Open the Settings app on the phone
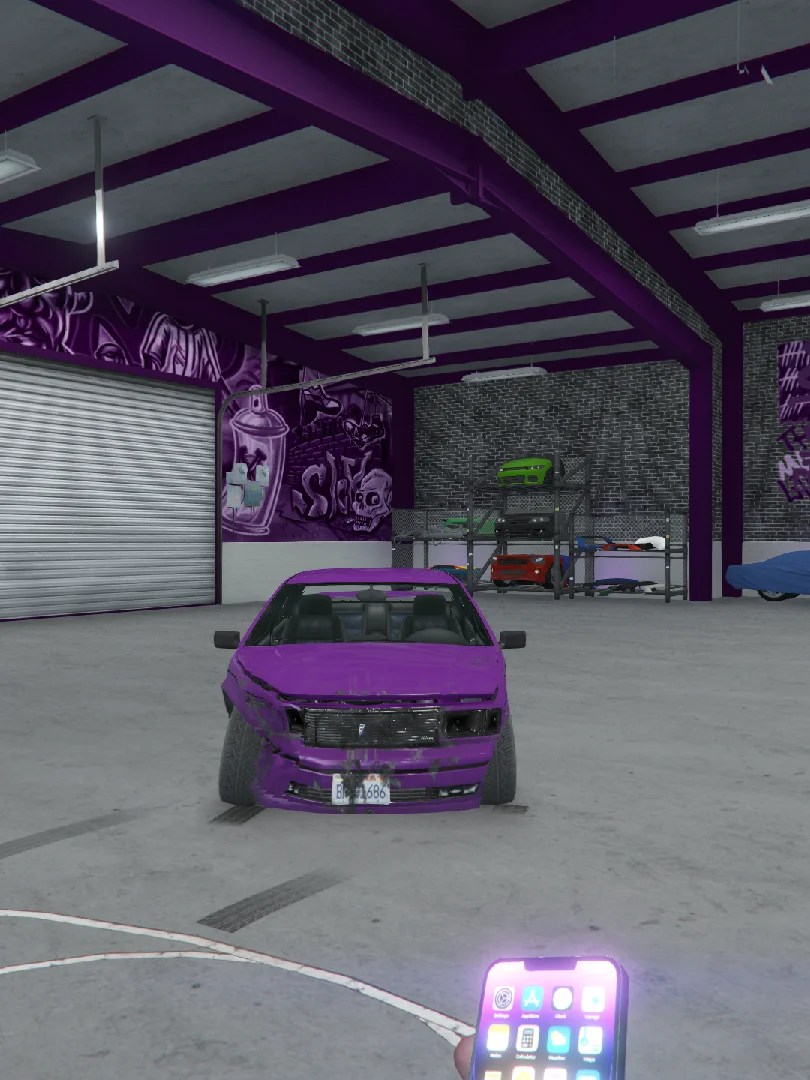 [504, 997]
